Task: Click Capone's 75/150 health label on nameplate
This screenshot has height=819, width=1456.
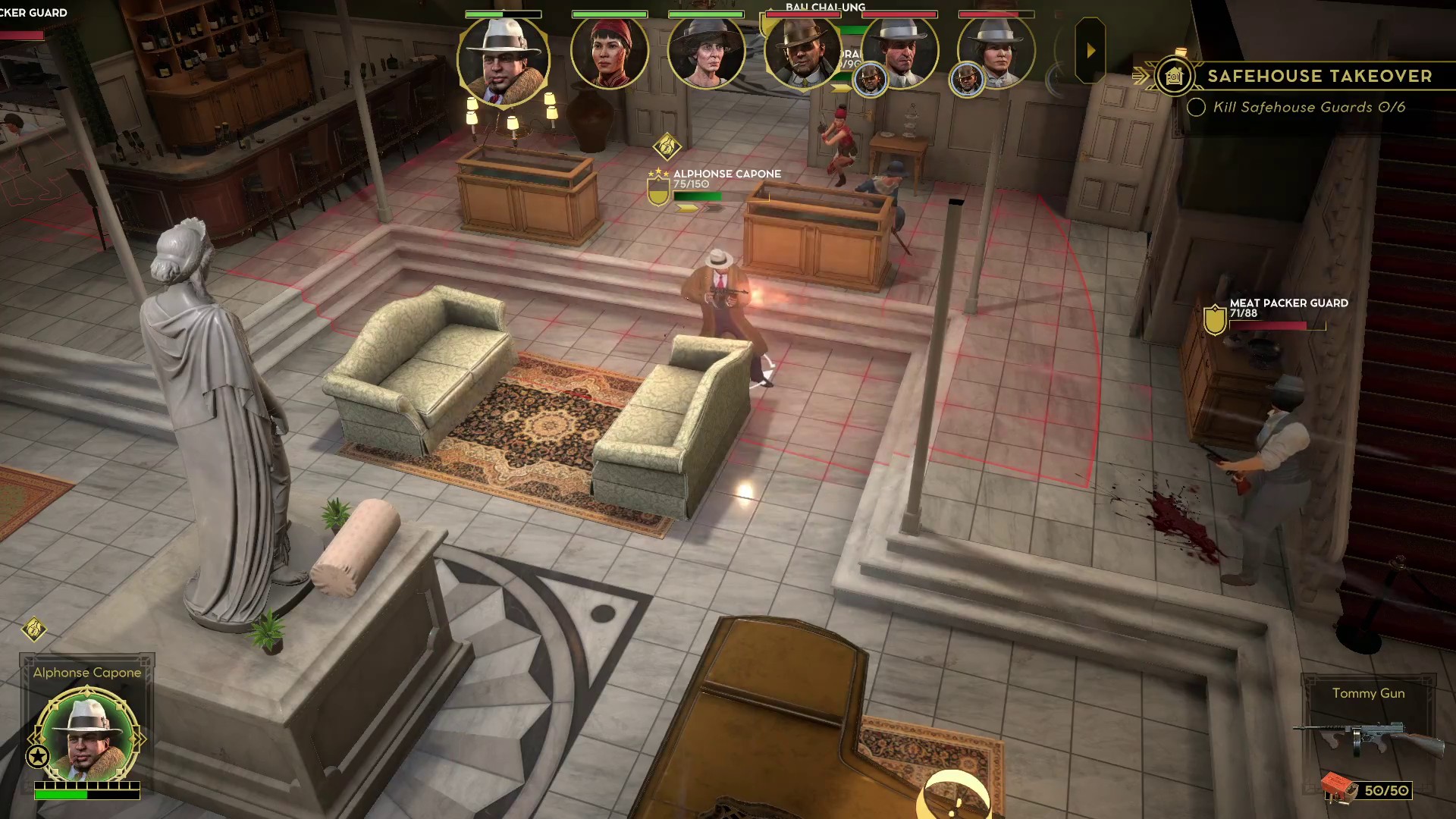Action: [692, 184]
